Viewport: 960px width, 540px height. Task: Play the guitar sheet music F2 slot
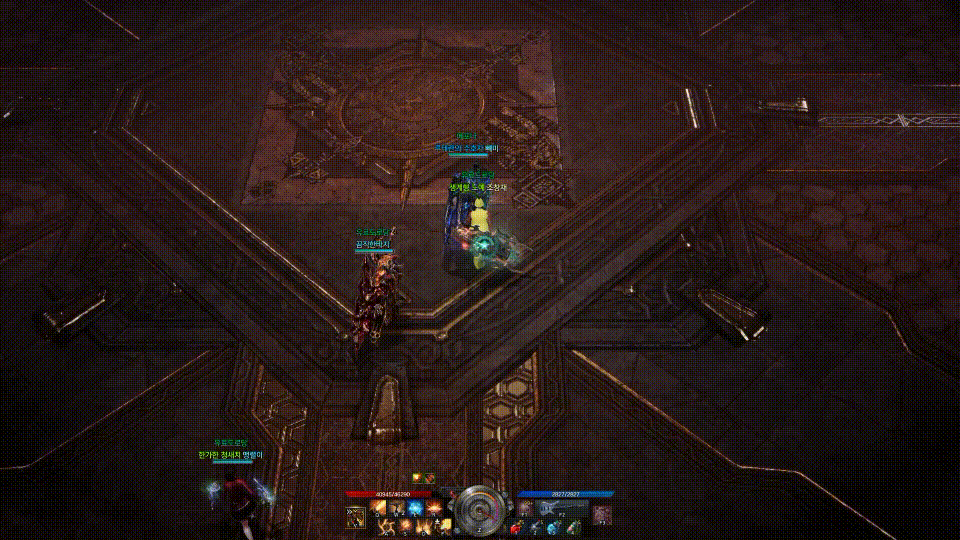tap(549, 509)
